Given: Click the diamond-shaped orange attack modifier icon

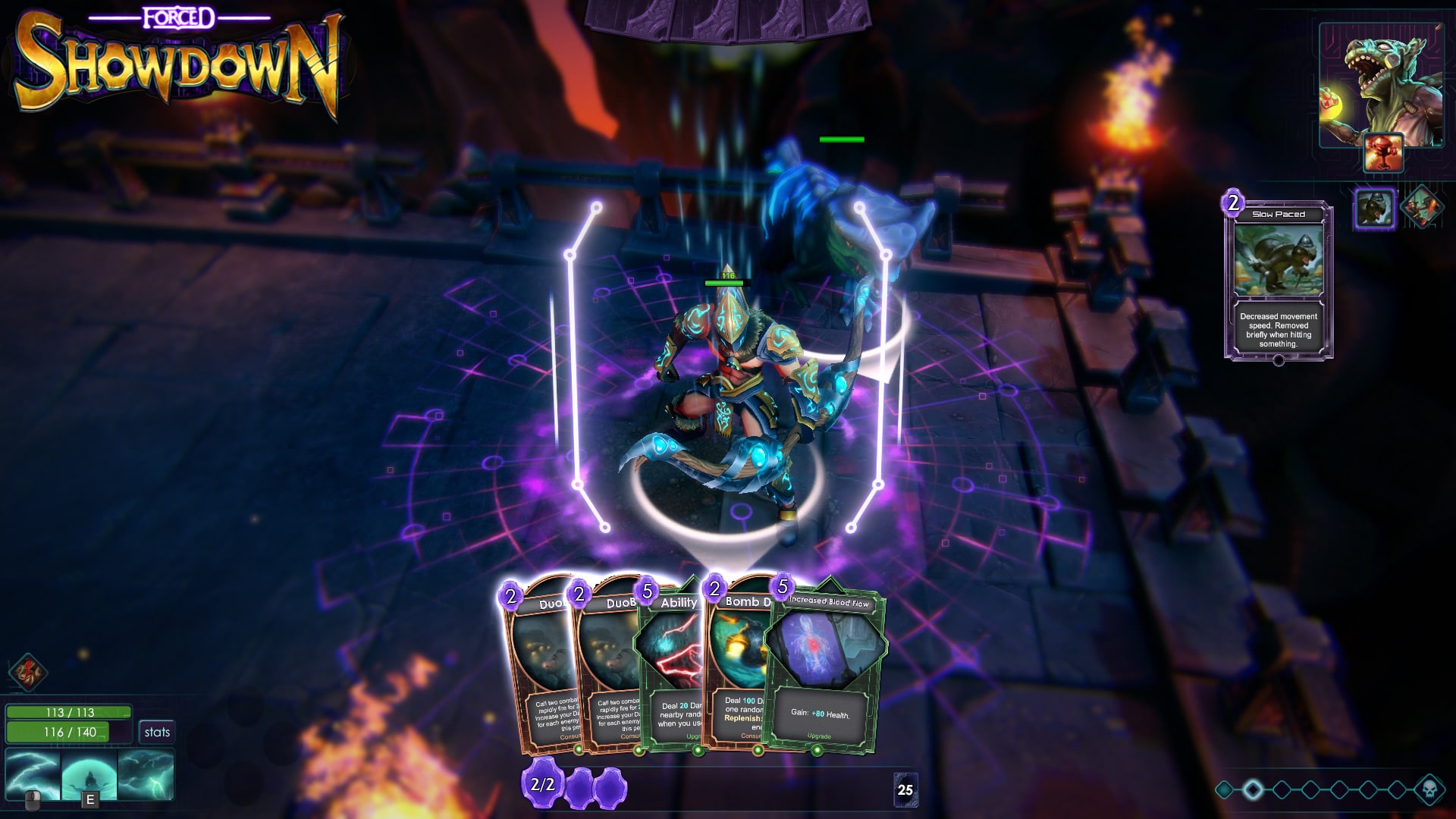Looking at the screenshot, I should point(1420,207).
